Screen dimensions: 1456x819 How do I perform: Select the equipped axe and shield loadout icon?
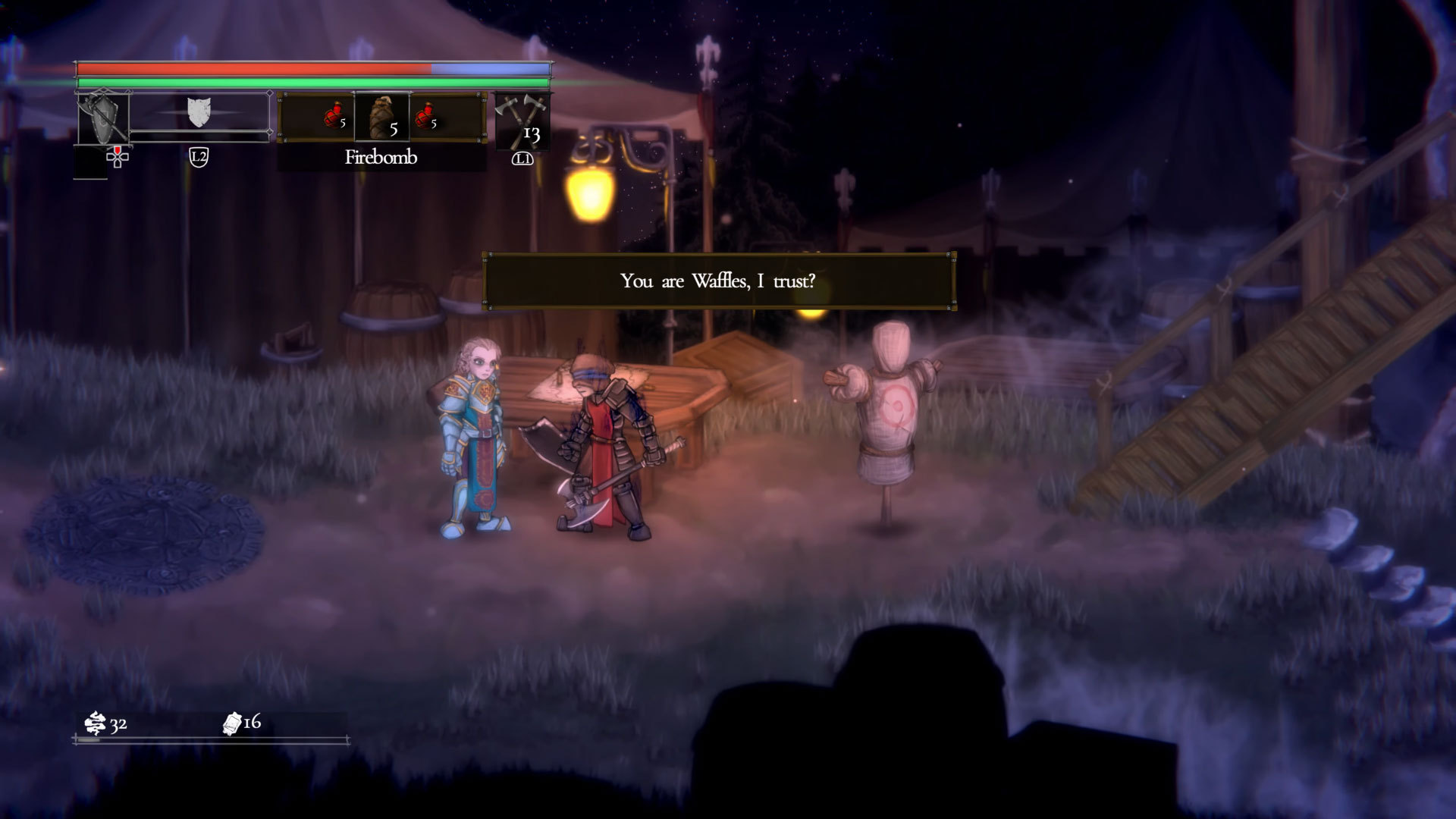coord(103,118)
